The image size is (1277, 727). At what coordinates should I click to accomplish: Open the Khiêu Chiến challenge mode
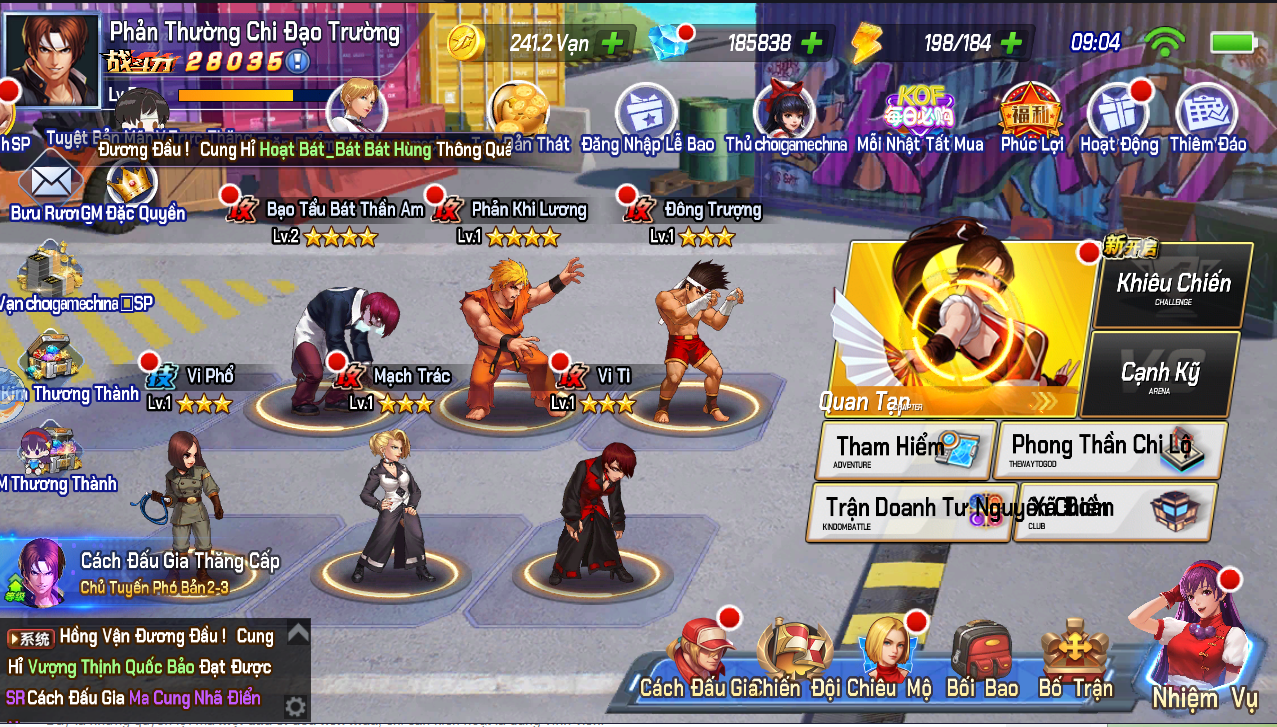point(1173,285)
